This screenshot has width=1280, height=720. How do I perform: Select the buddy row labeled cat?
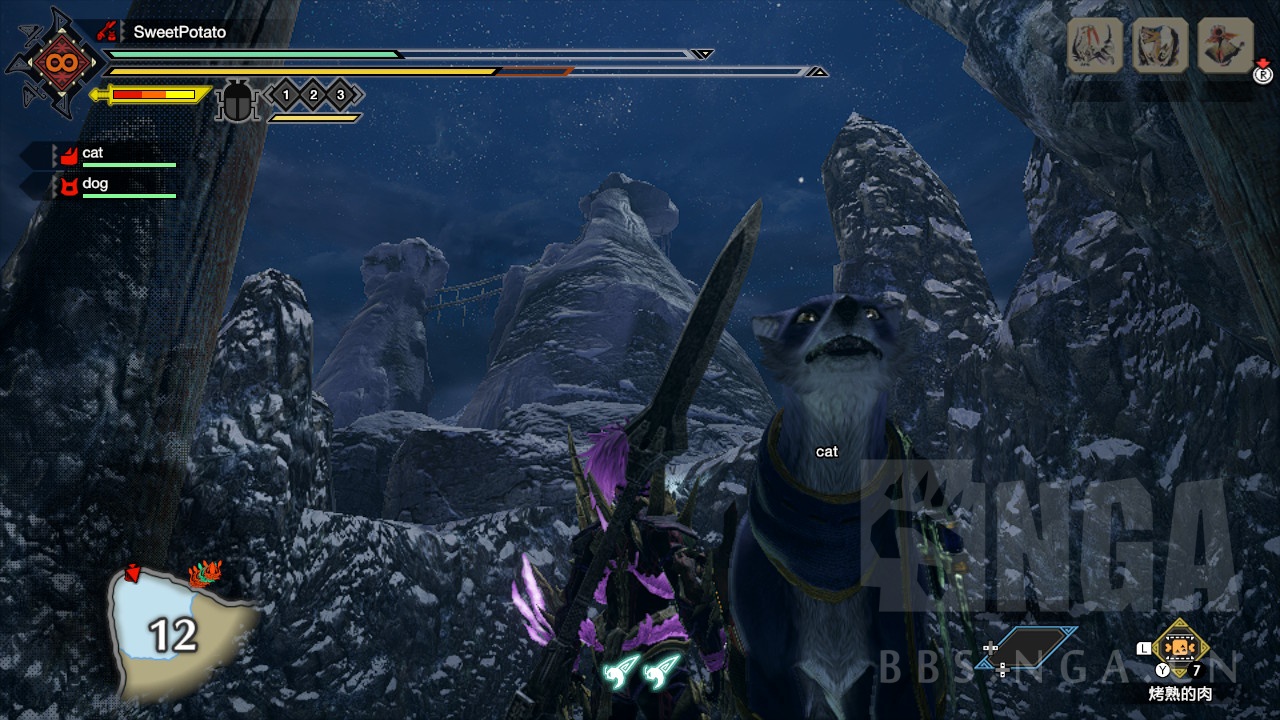coord(115,154)
